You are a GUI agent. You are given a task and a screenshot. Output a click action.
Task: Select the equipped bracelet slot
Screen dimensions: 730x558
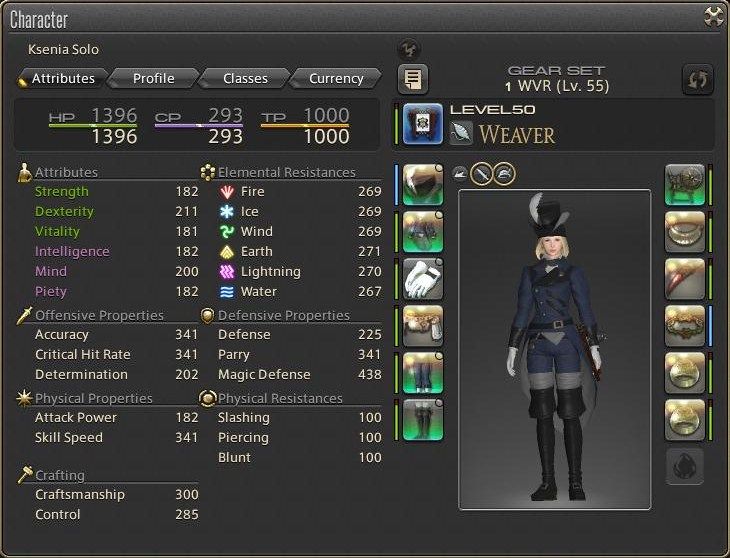[685, 325]
